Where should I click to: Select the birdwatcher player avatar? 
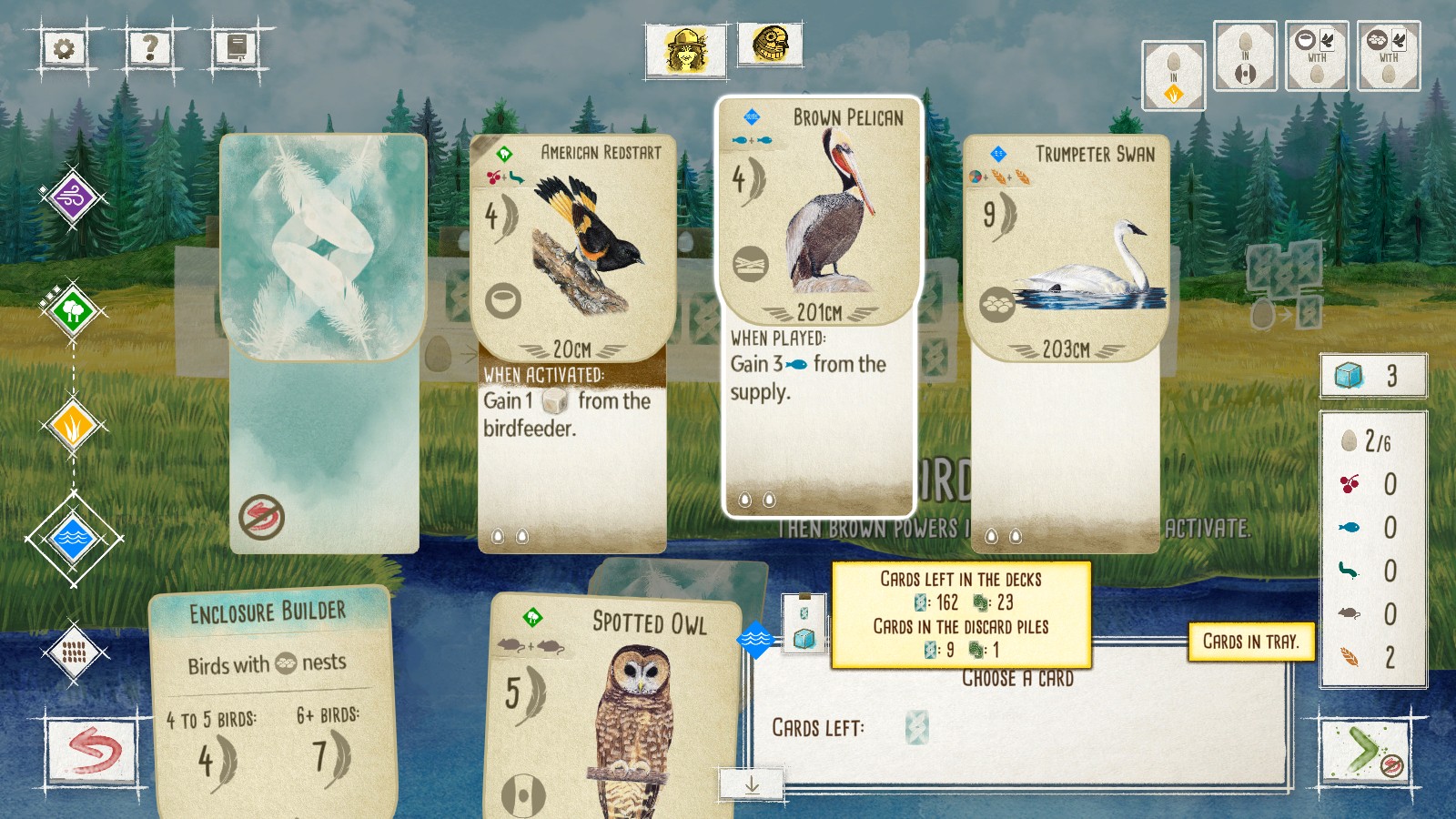(x=687, y=47)
